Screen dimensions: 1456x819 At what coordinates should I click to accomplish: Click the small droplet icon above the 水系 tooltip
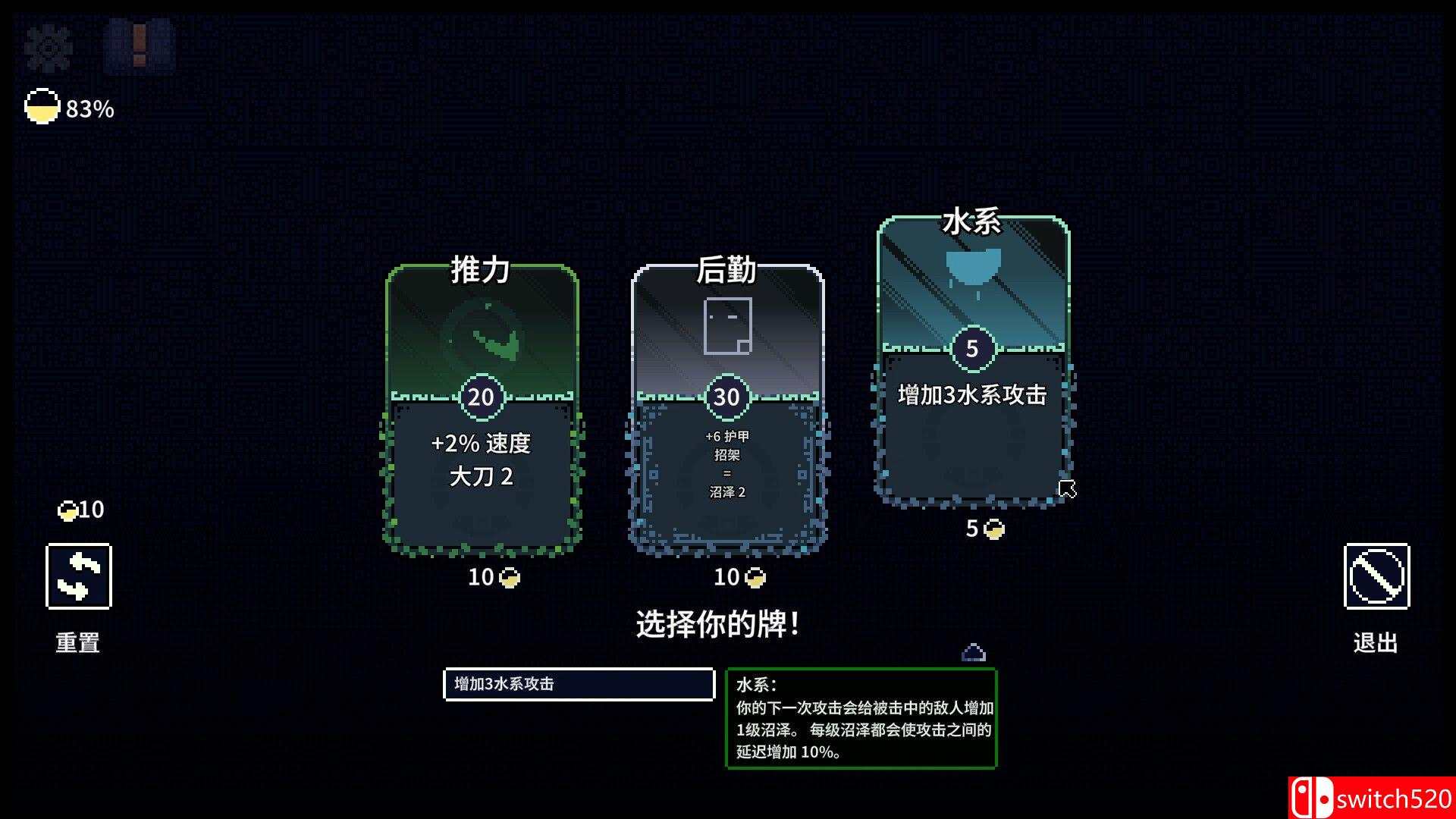974,651
